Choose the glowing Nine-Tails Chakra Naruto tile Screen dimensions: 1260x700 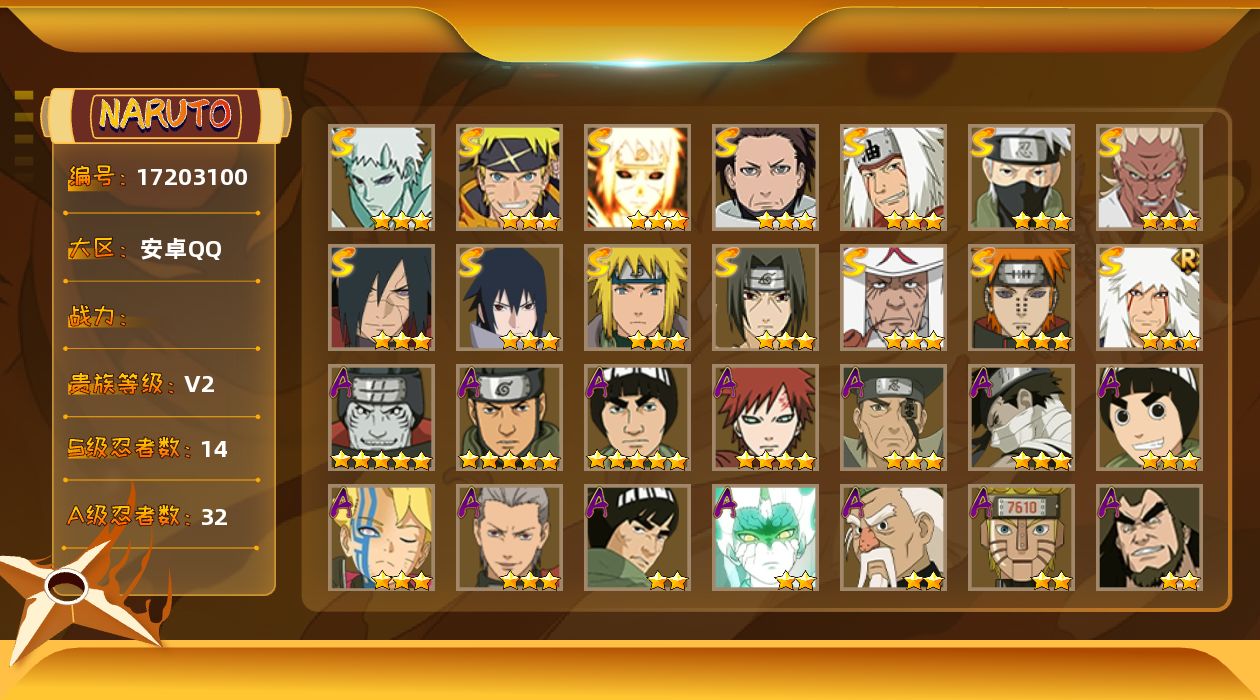click(637, 178)
